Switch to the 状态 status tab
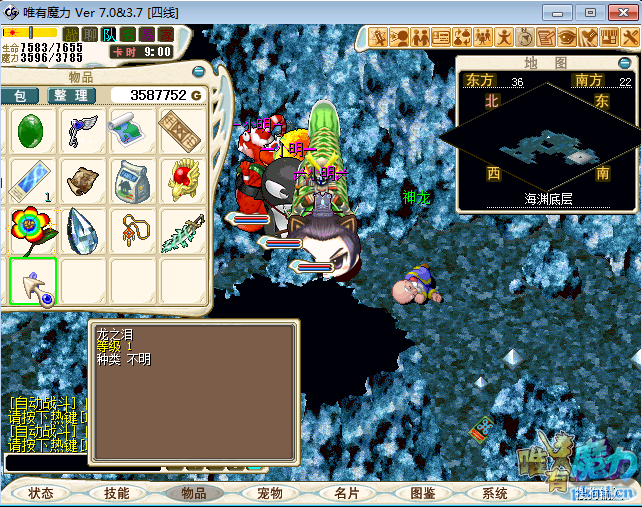This screenshot has height=507, width=642. pos(41,493)
